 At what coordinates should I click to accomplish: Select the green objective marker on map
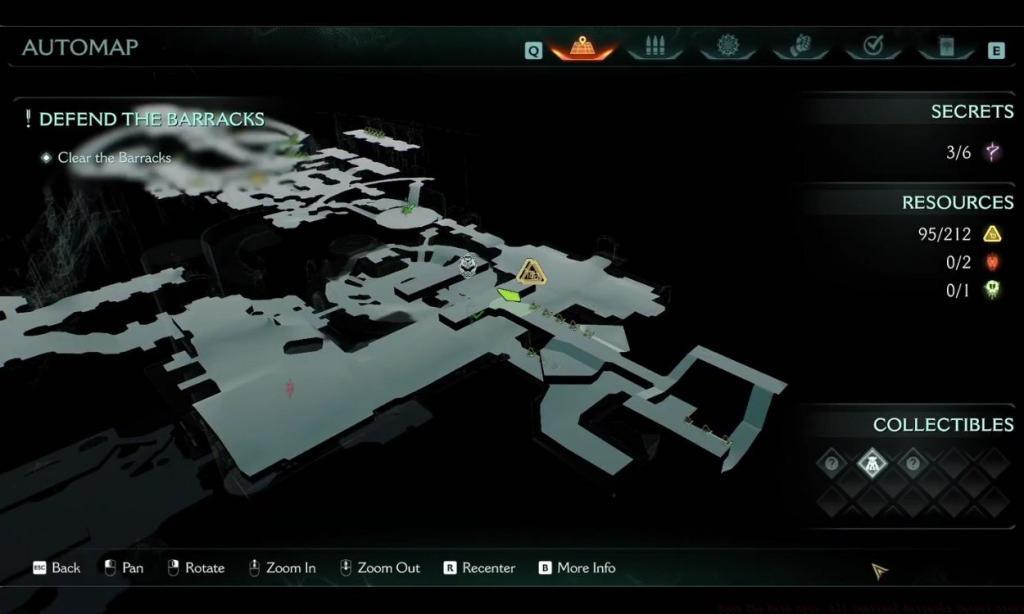click(510, 295)
